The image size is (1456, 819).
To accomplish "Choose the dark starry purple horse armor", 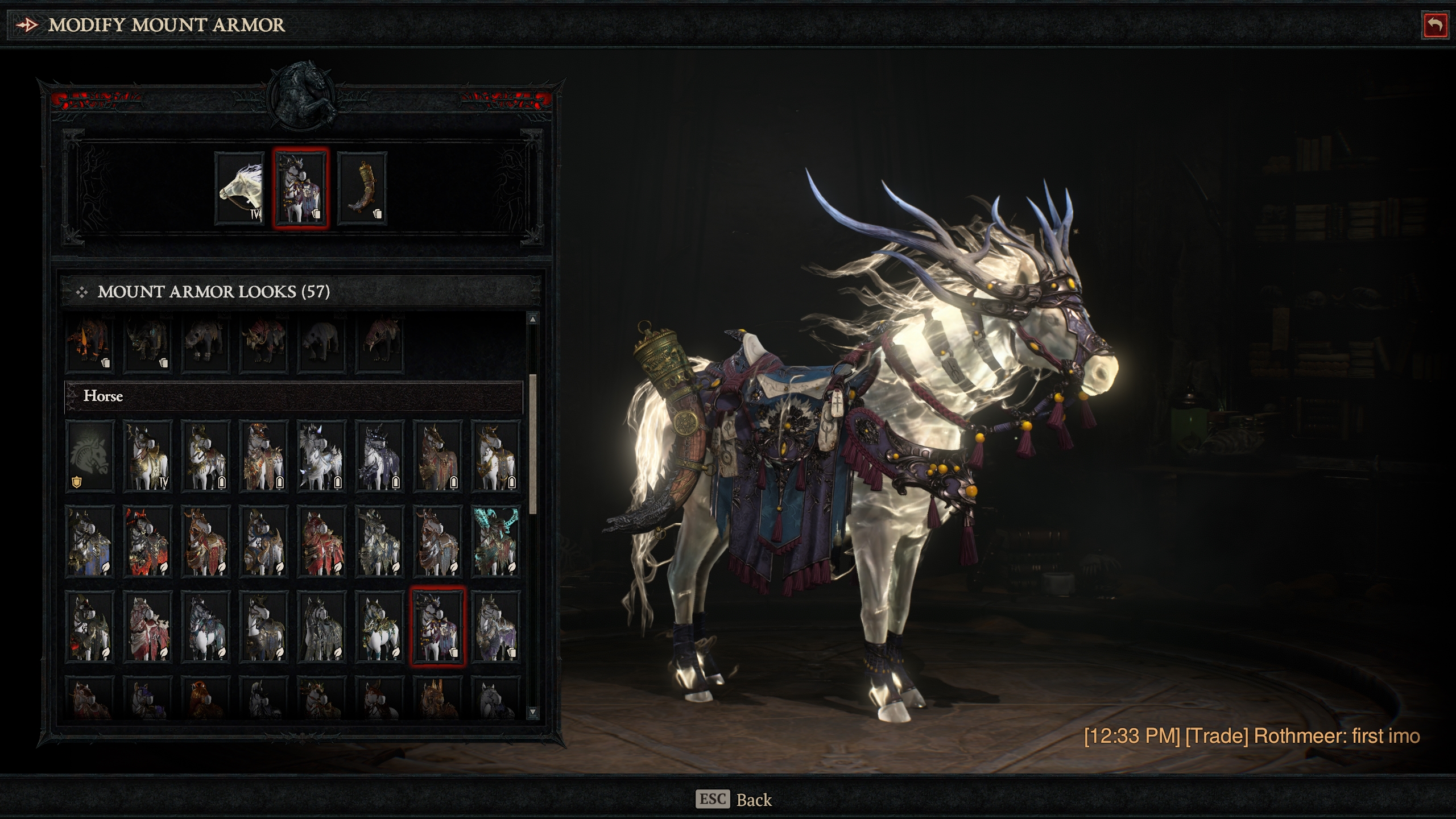I will point(379,456).
